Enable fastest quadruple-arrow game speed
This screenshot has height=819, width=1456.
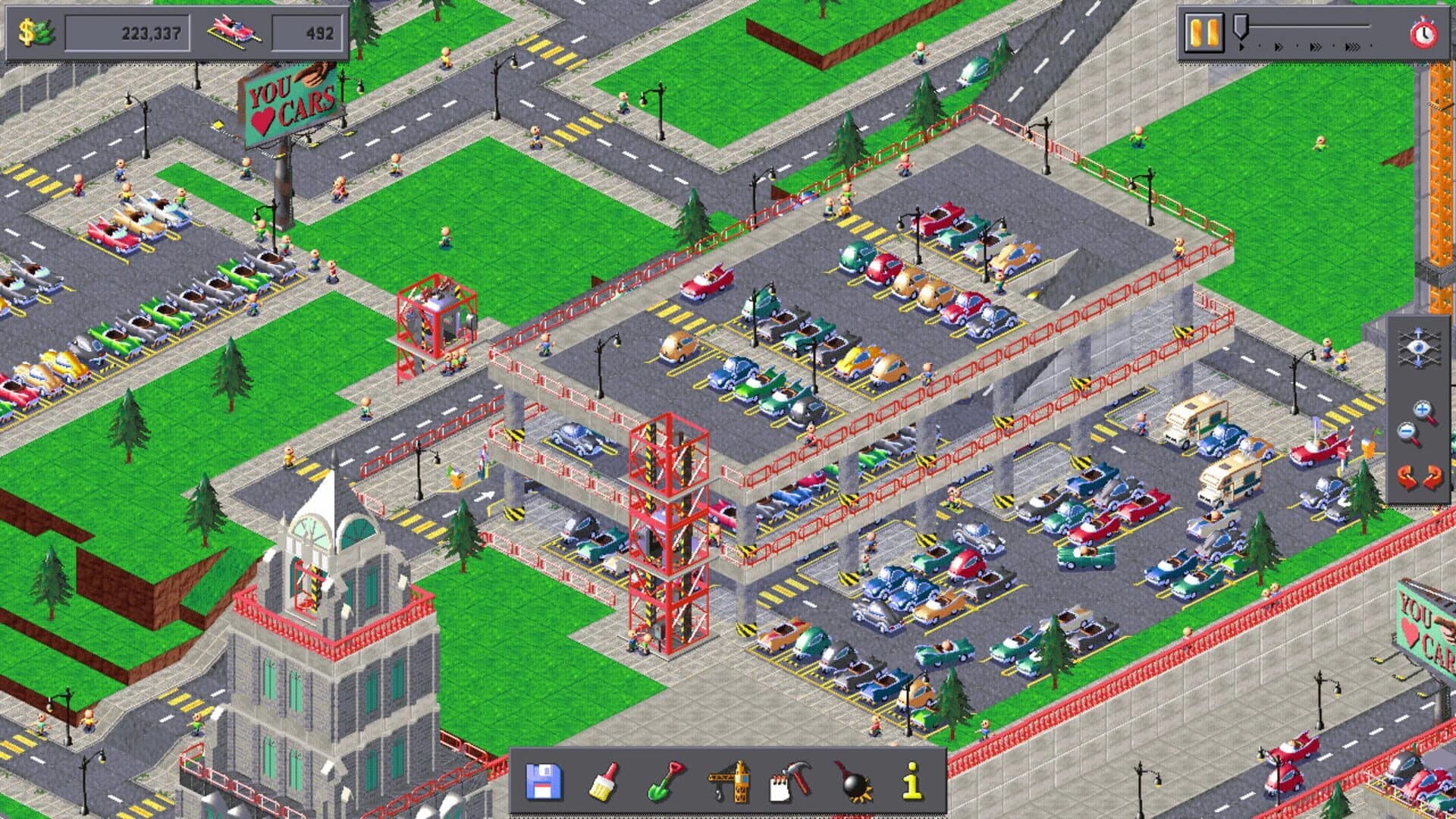point(1354,46)
